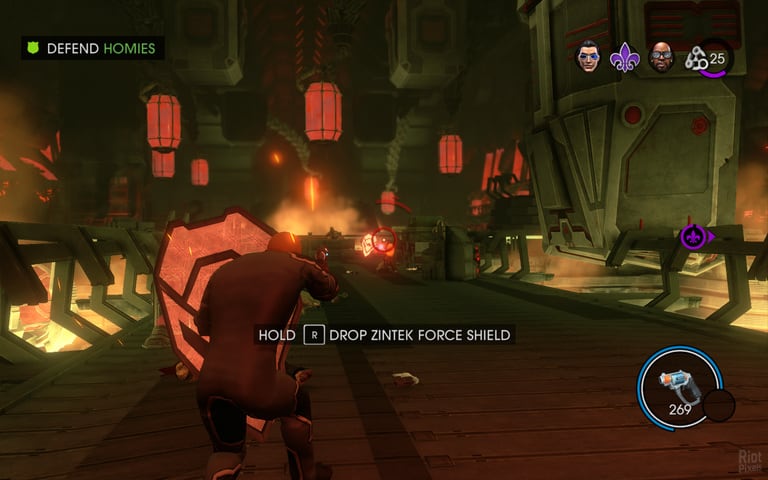Viewport: 768px width, 480px height.
Task: Click the purple Saints waypoint marker
Action: [692, 237]
